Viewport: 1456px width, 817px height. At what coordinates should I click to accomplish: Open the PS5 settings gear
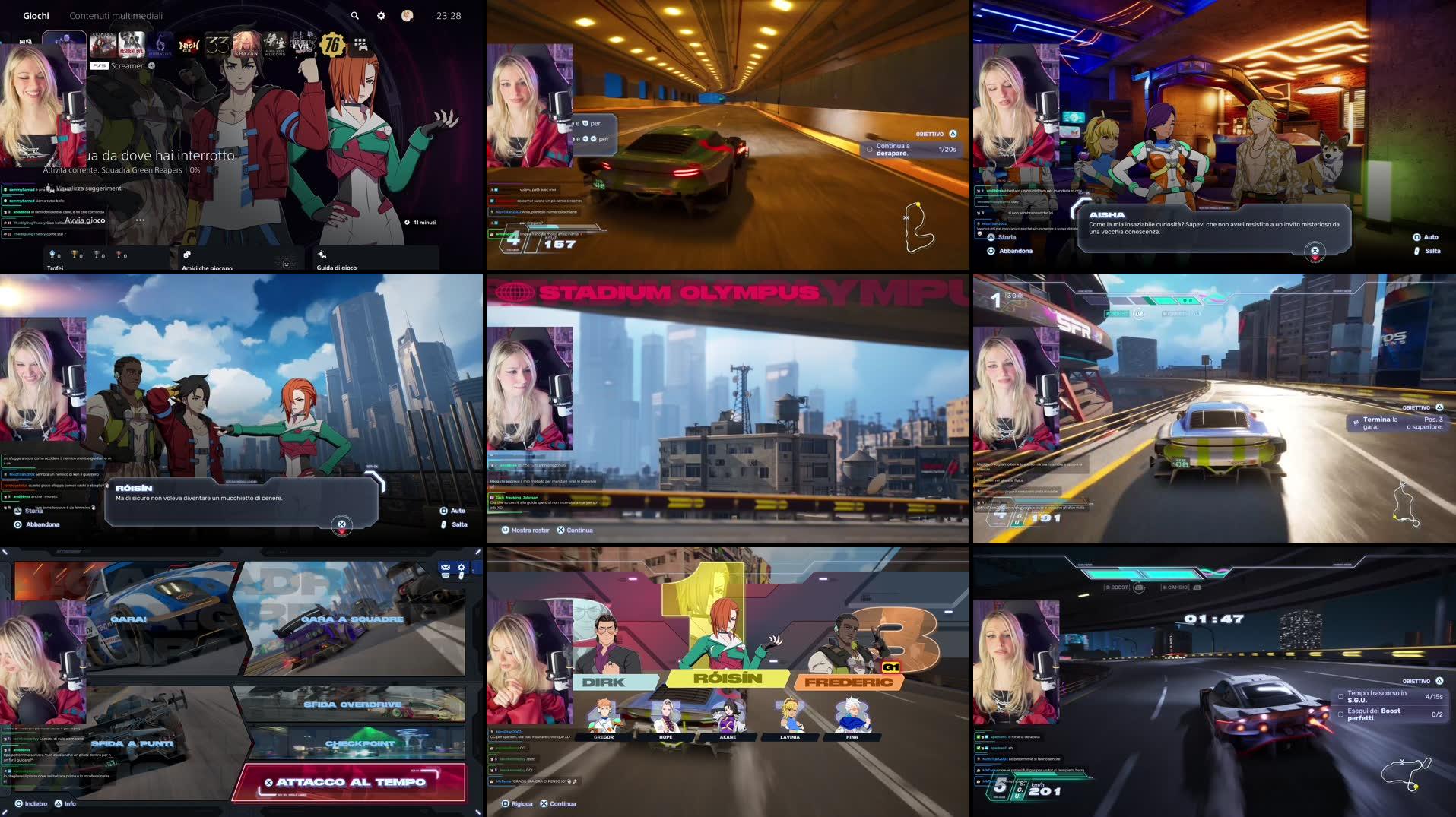pyautogui.click(x=380, y=15)
